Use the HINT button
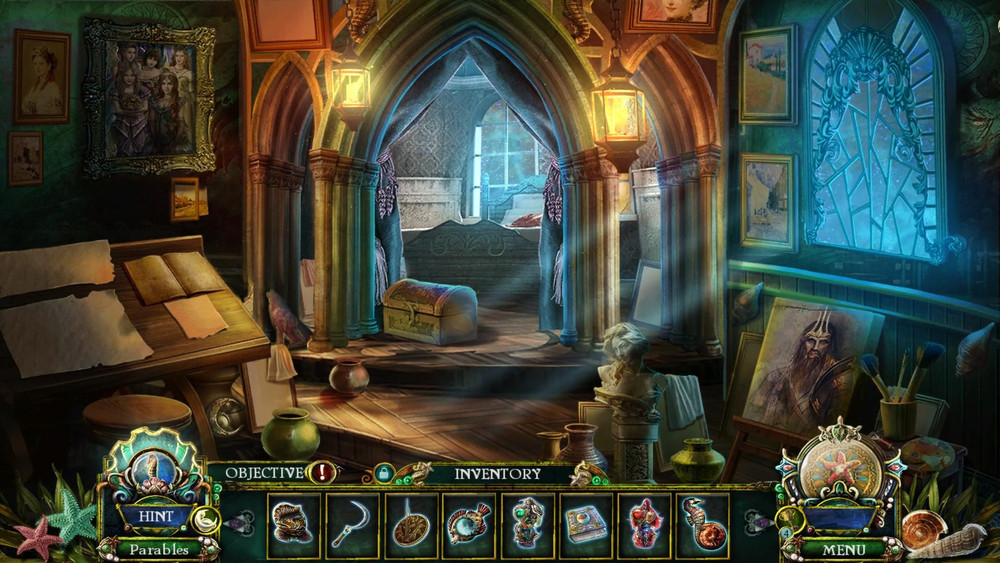 click(x=155, y=517)
